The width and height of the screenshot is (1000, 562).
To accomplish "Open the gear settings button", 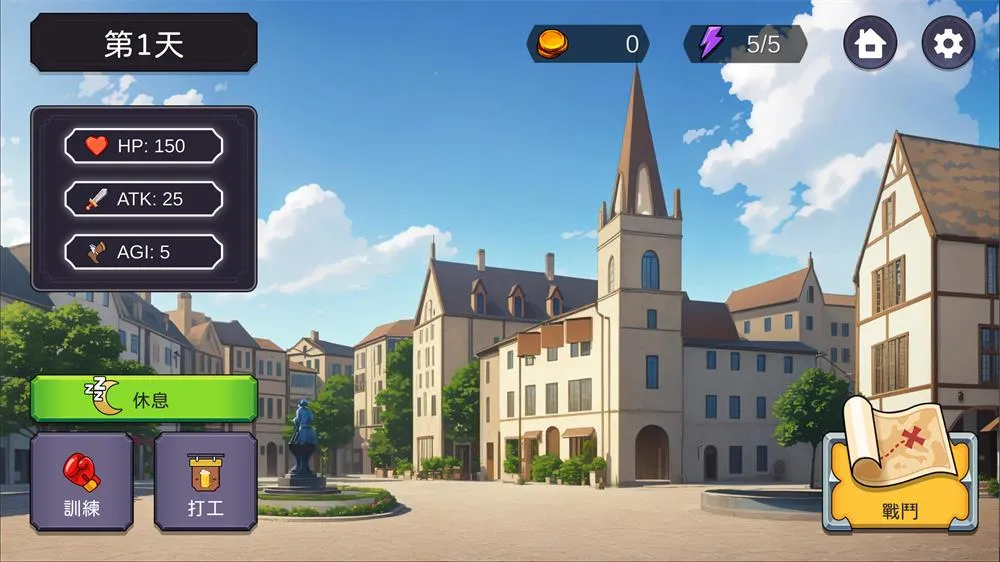I will click(x=947, y=43).
